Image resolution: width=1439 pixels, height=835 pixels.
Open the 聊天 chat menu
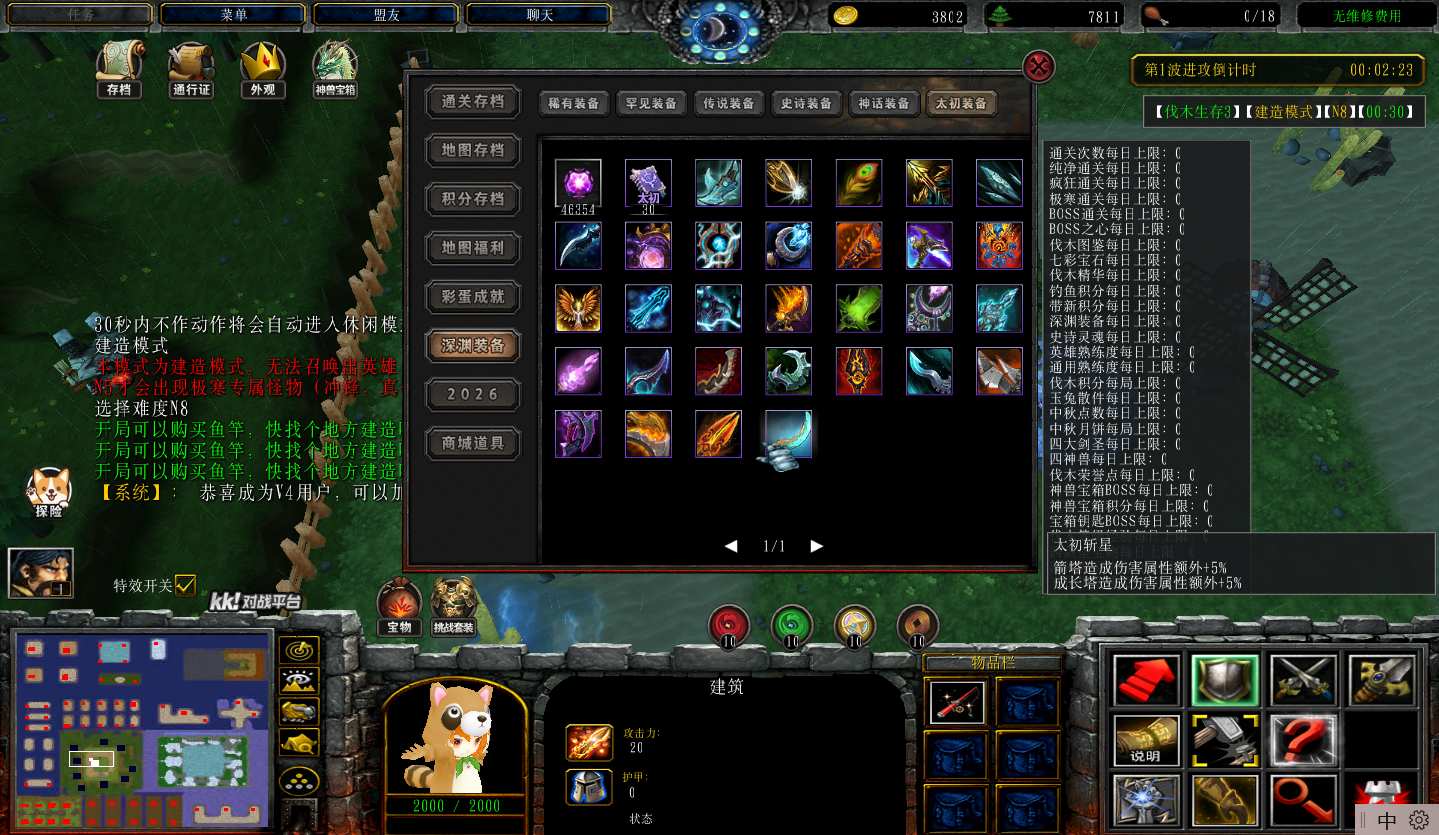pos(539,15)
